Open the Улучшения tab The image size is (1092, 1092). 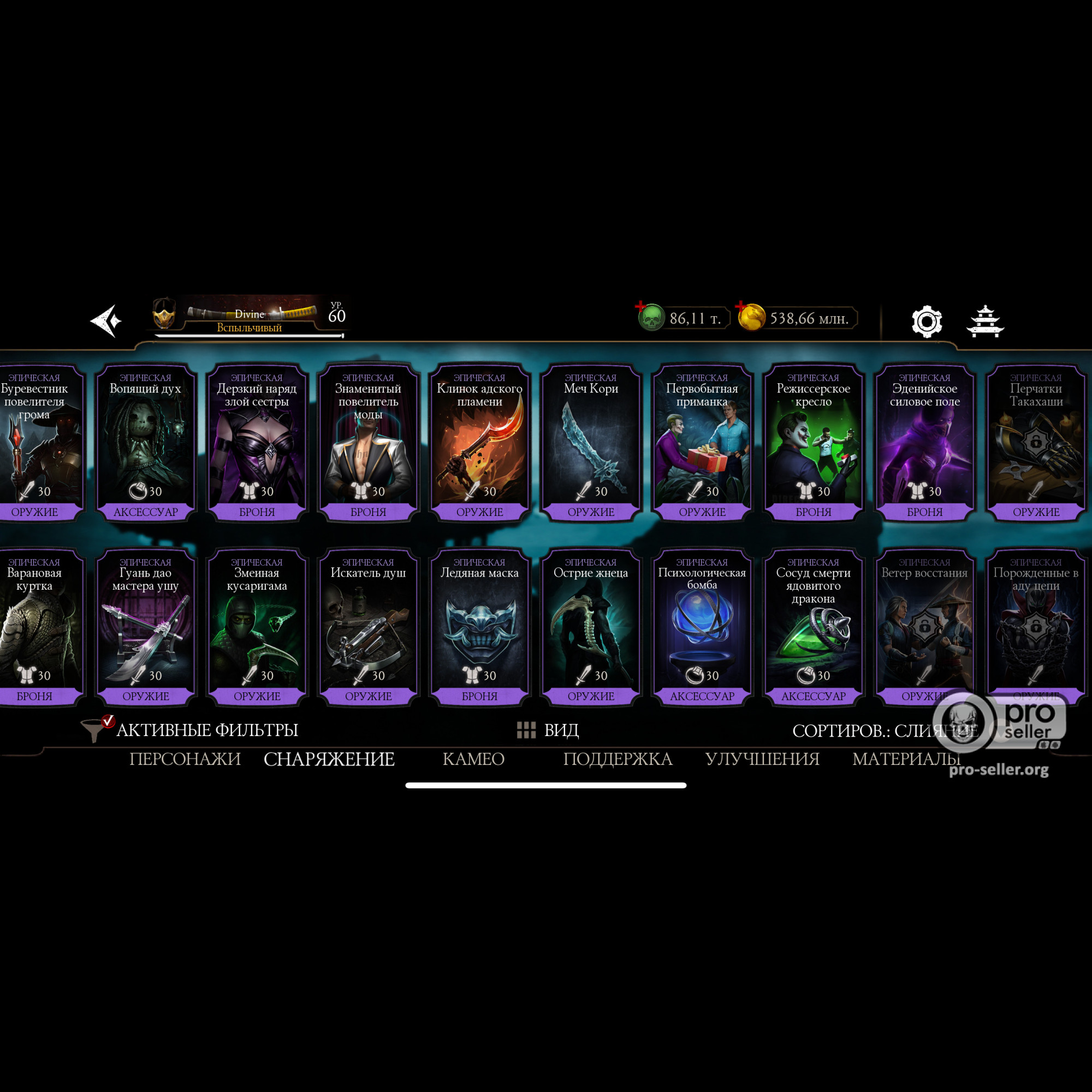coord(762,759)
